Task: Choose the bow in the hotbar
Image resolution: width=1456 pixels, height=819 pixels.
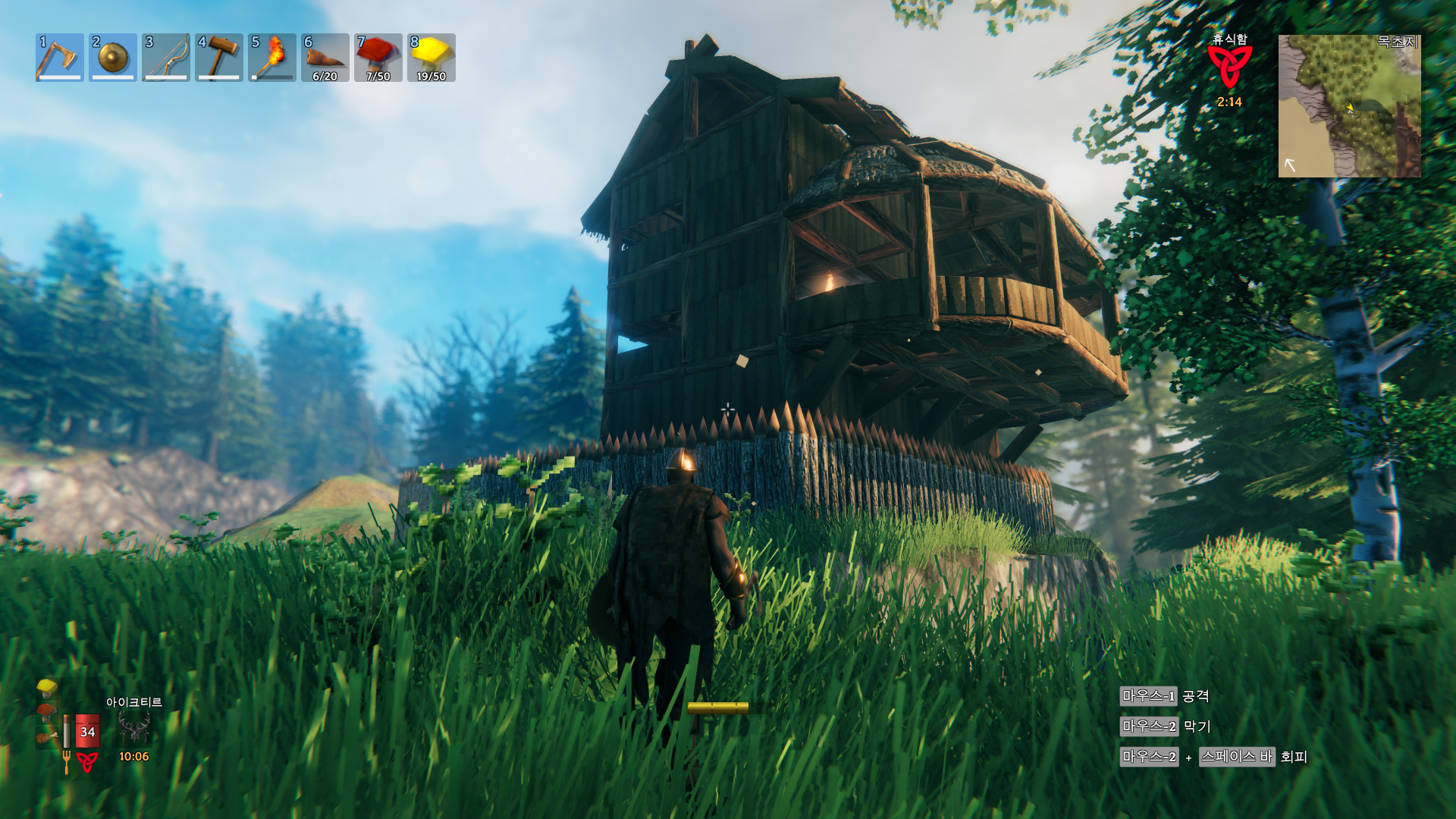Action: pyautogui.click(x=166, y=58)
